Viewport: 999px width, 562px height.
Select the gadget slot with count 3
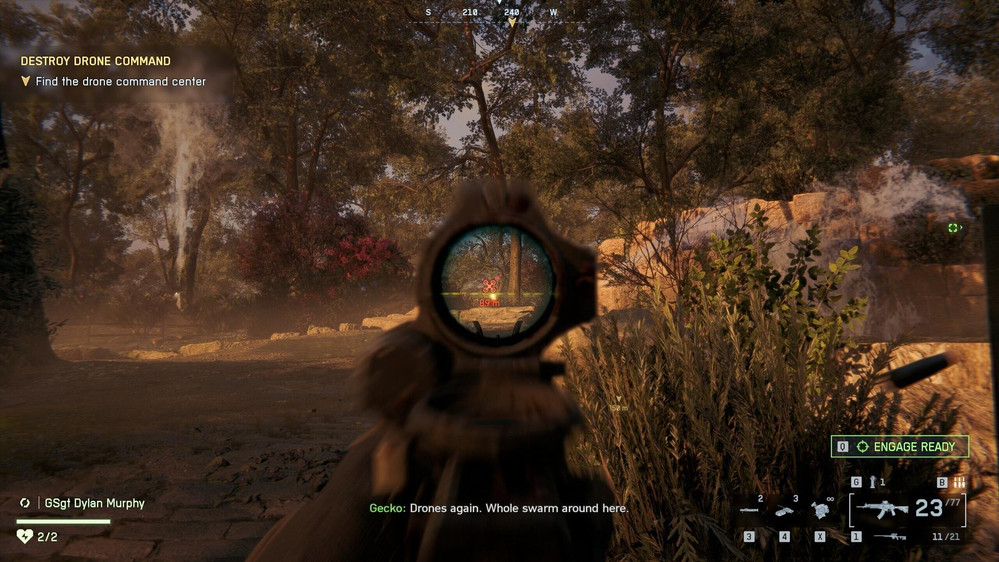[x=785, y=510]
